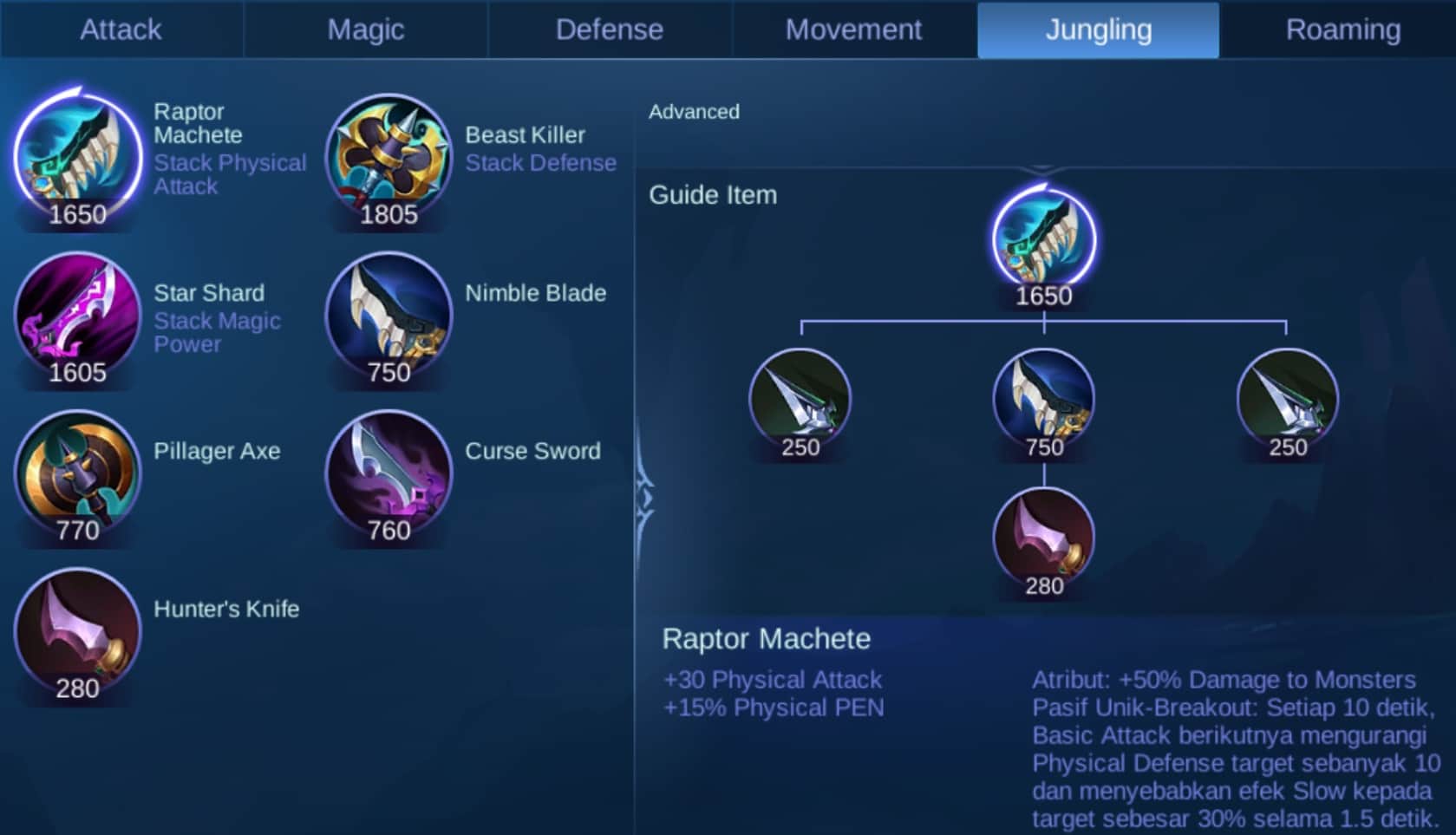The height and width of the screenshot is (835, 1456).
Task: Click the Jungling tab
Action: click(1098, 29)
